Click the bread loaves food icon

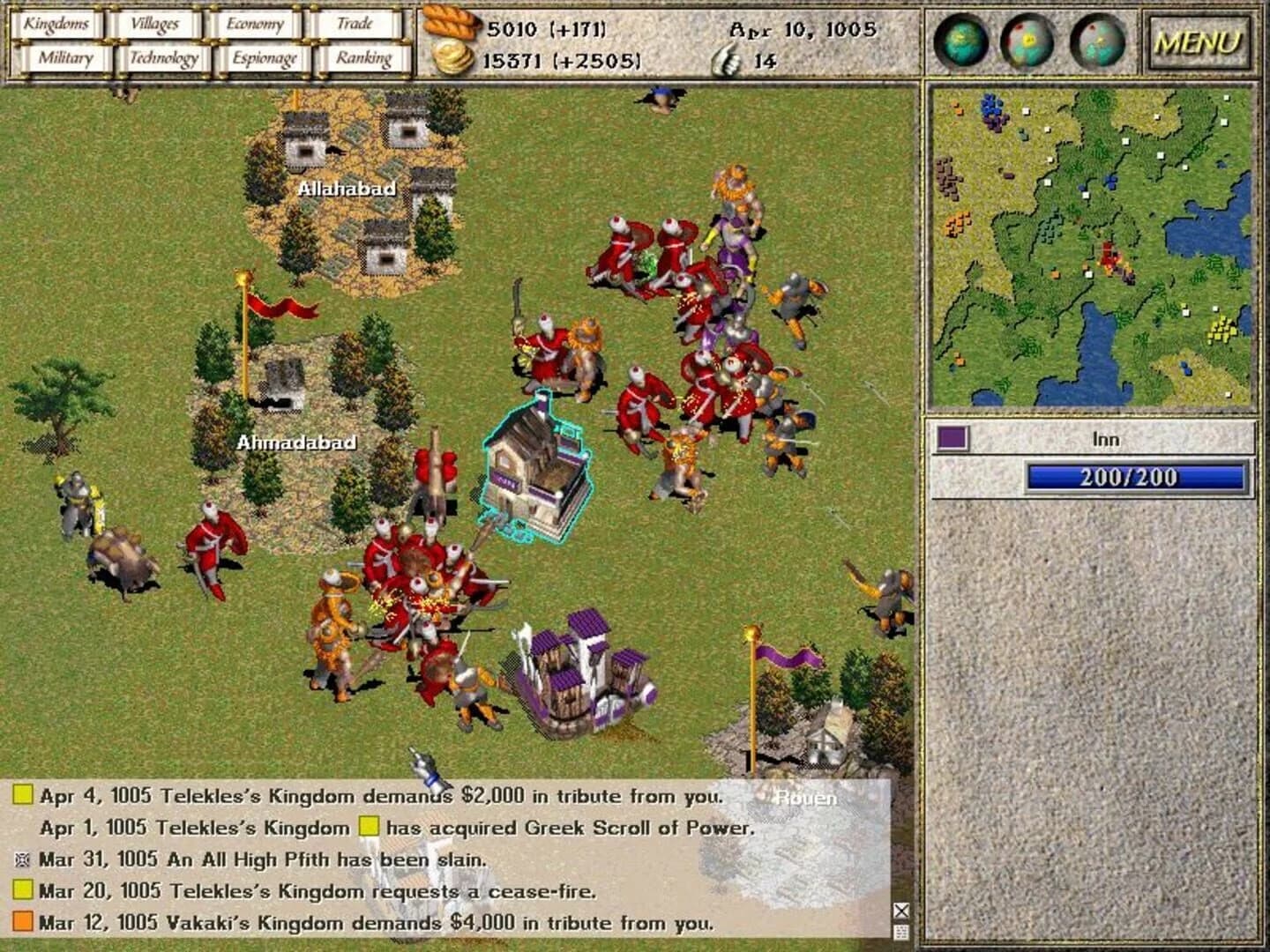pyautogui.click(x=451, y=26)
